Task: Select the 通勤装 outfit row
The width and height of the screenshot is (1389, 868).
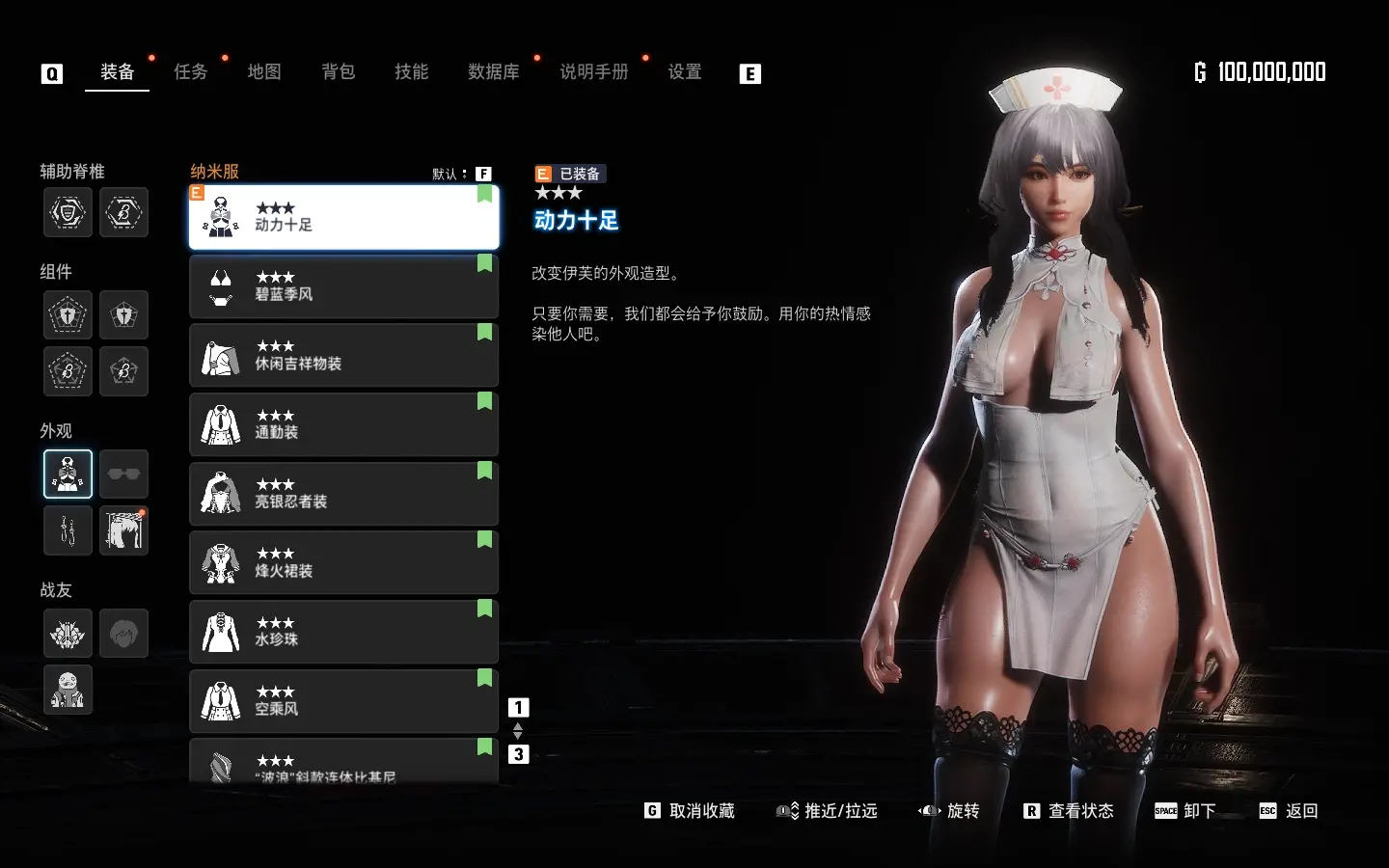Action: click(343, 424)
